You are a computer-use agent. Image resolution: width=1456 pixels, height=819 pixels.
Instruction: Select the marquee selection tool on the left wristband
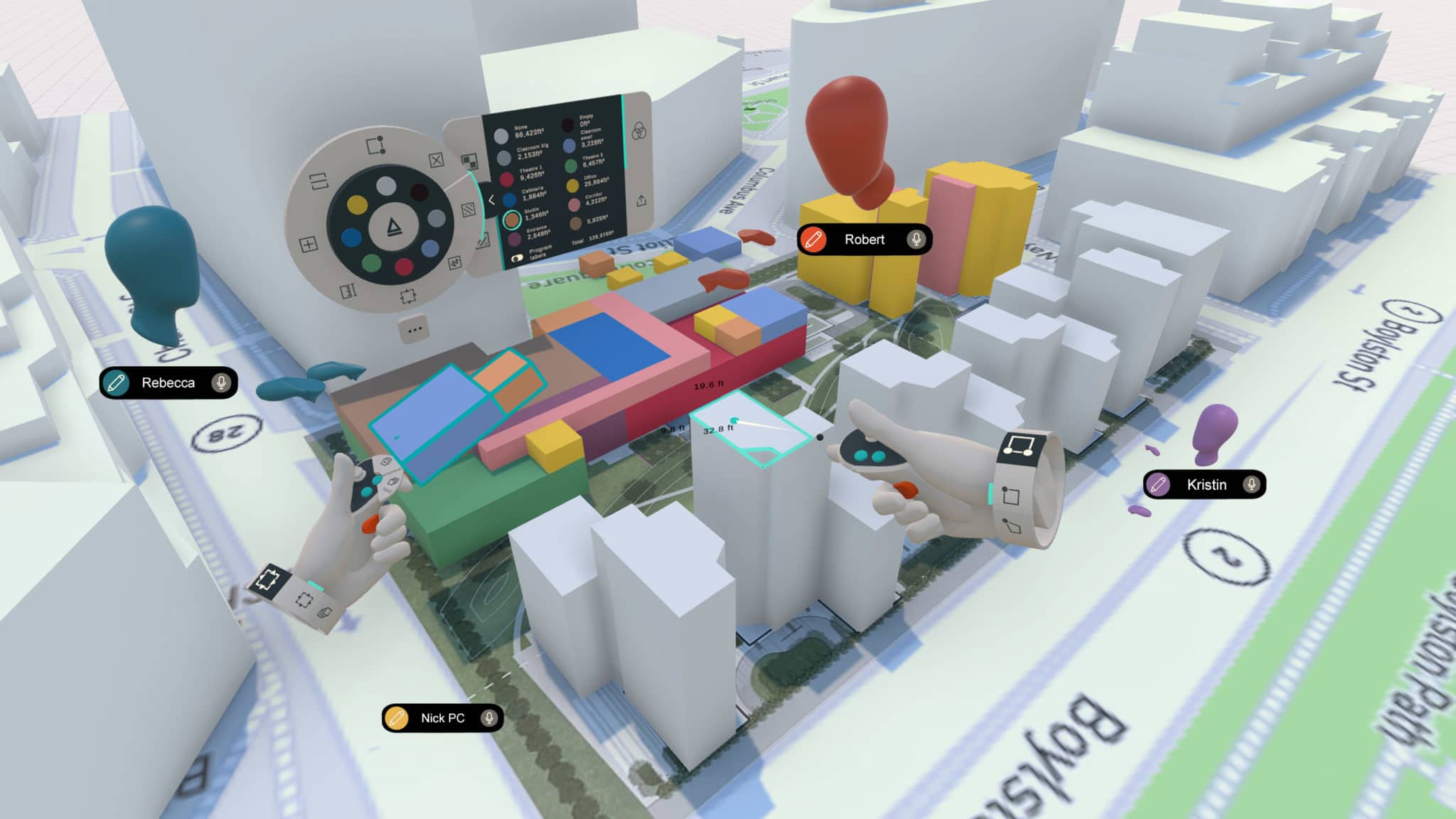(269, 579)
